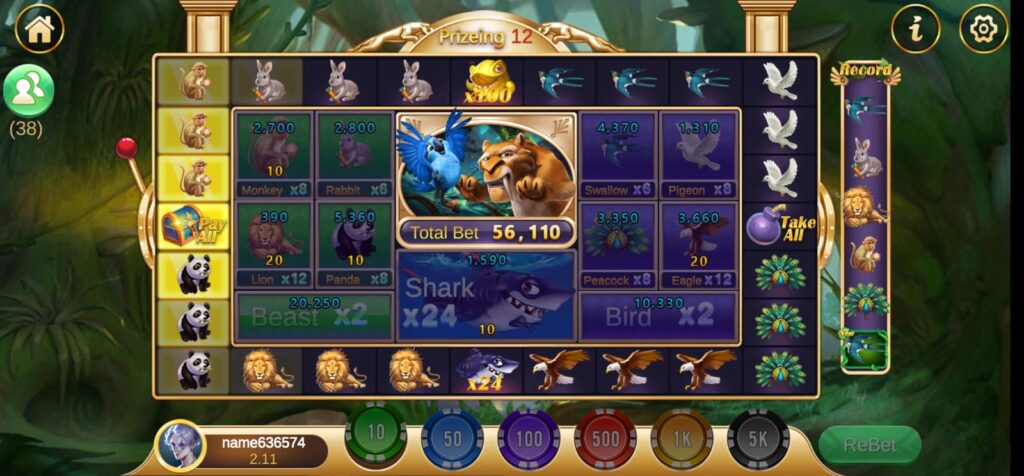
Task: Go to the home screen
Action: (x=39, y=29)
